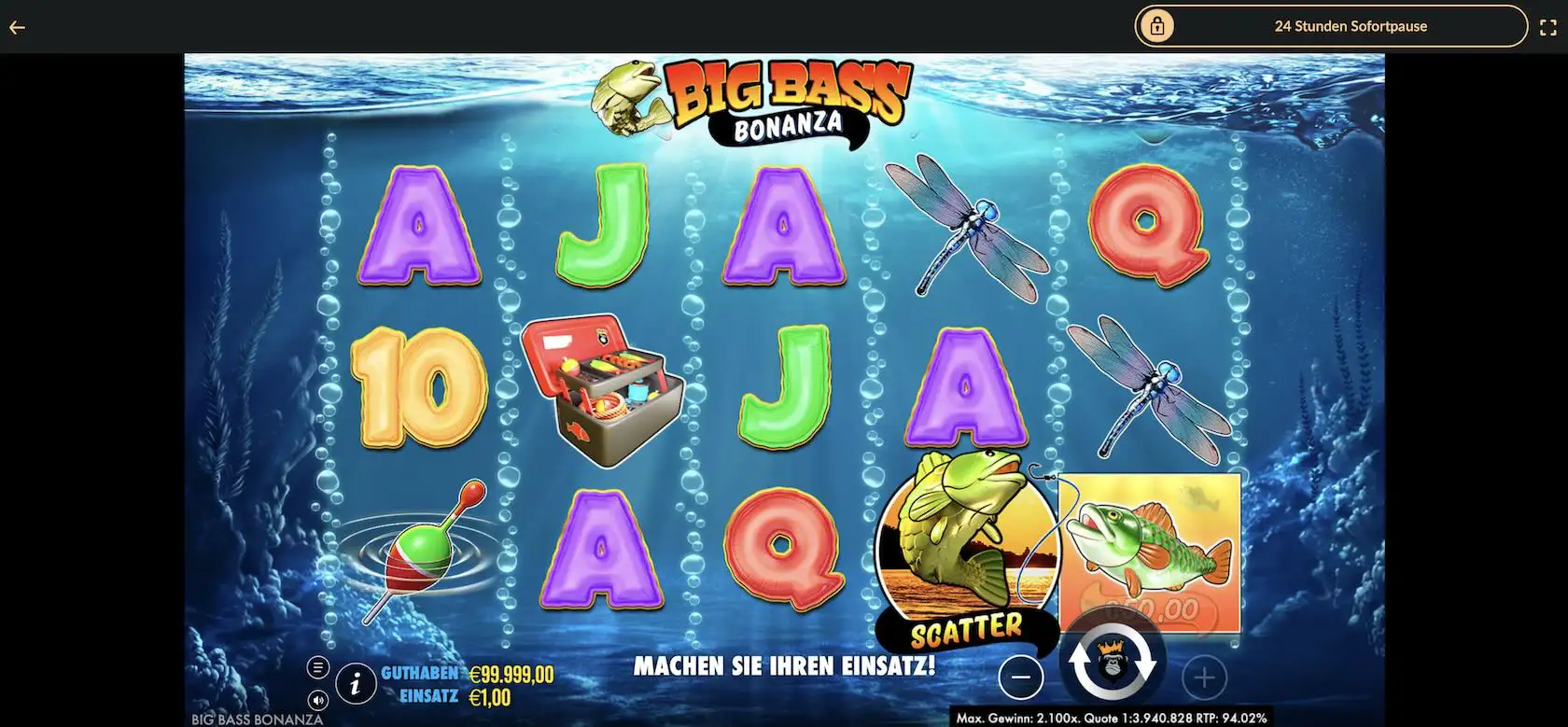Toggle the sound speaker icon
The width and height of the screenshot is (1568, 727).
click(318, 700)
